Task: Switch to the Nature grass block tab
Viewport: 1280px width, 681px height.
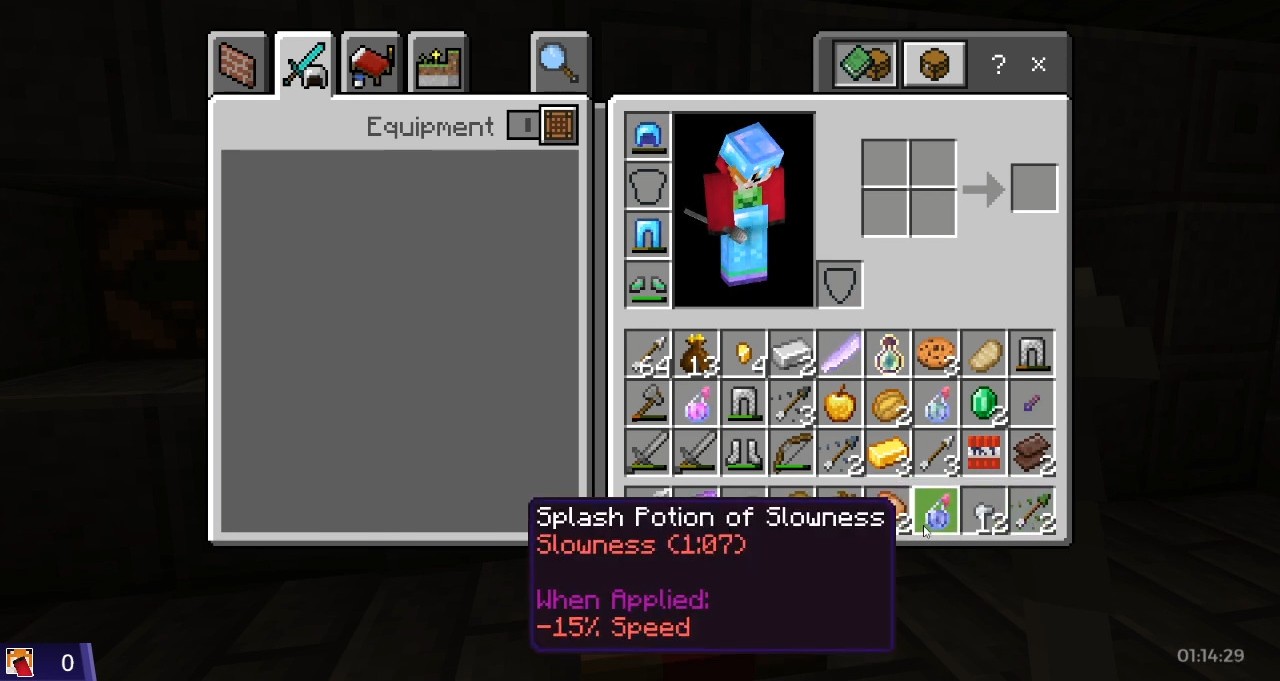Action: 437,66
